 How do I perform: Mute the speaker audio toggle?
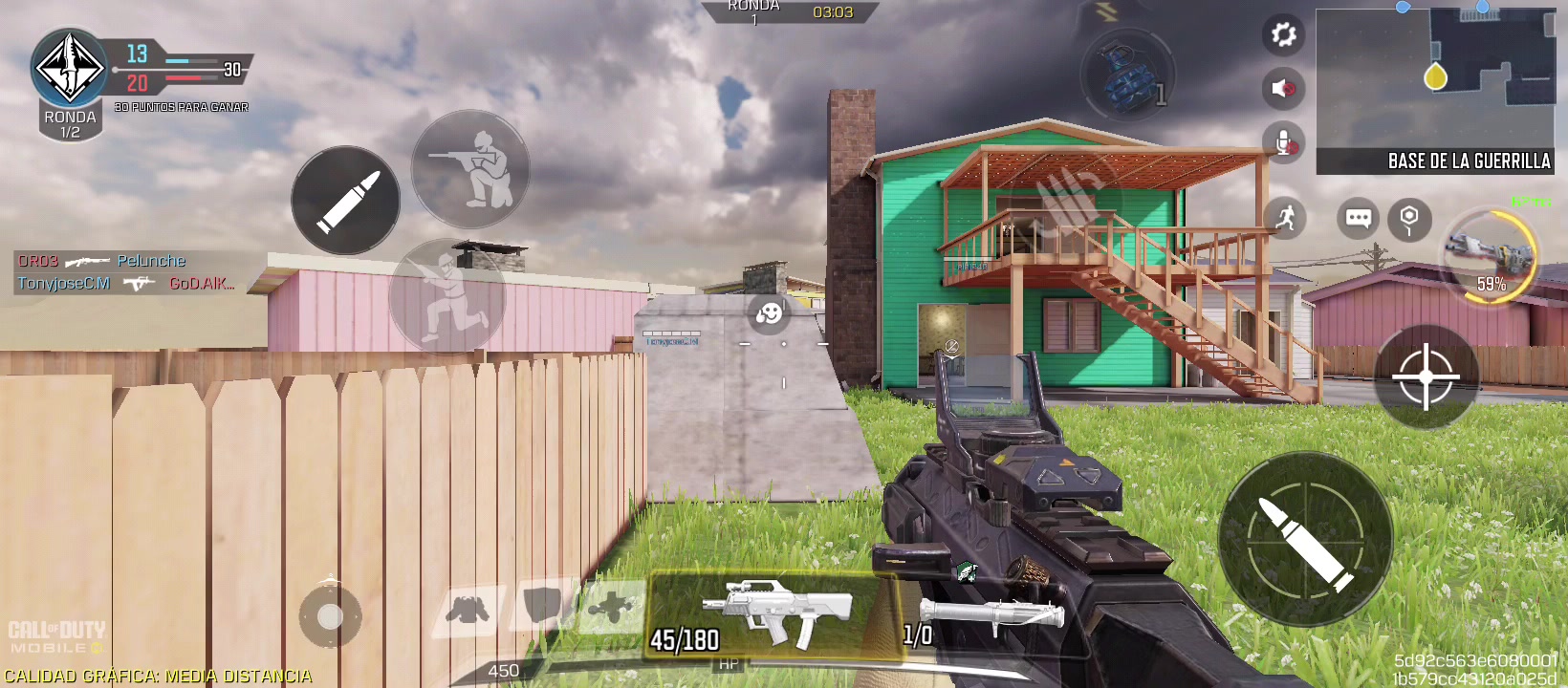point(1283,88)
